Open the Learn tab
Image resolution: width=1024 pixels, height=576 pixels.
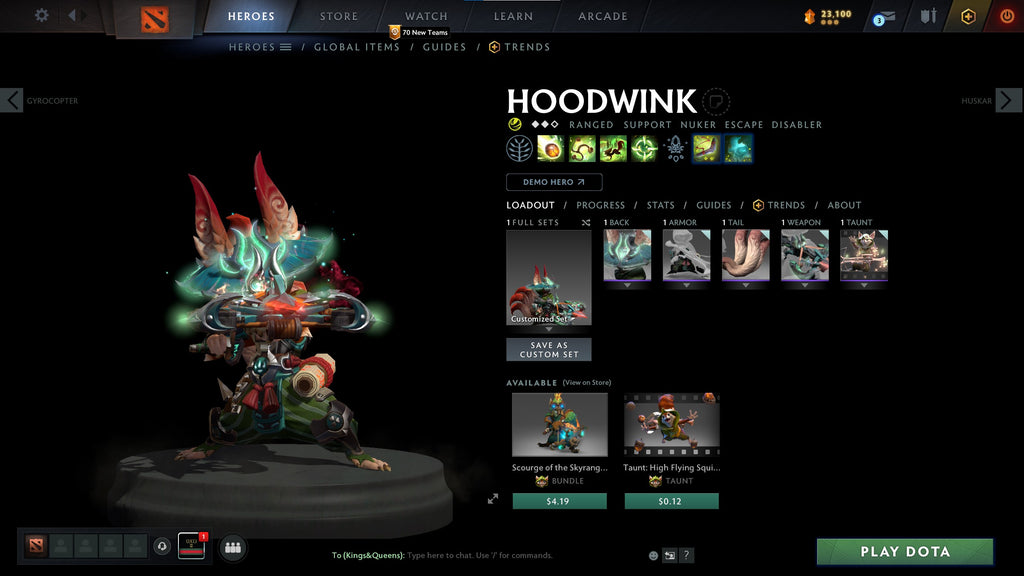(x=513, y=16)
